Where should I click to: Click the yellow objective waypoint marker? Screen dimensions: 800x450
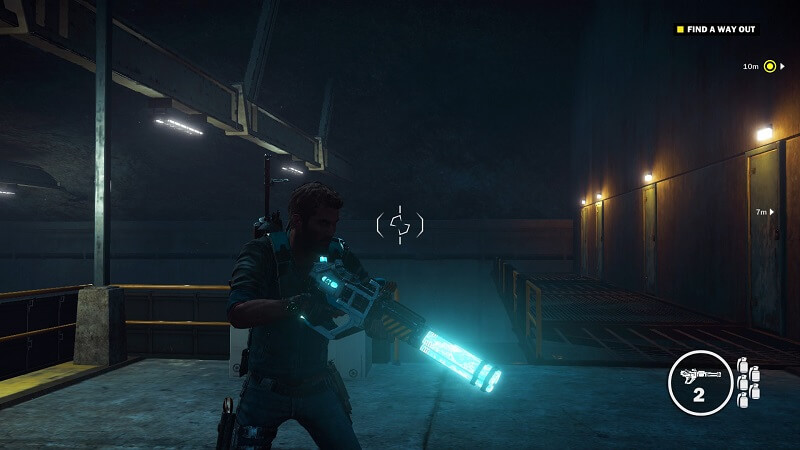coord(770,67)
